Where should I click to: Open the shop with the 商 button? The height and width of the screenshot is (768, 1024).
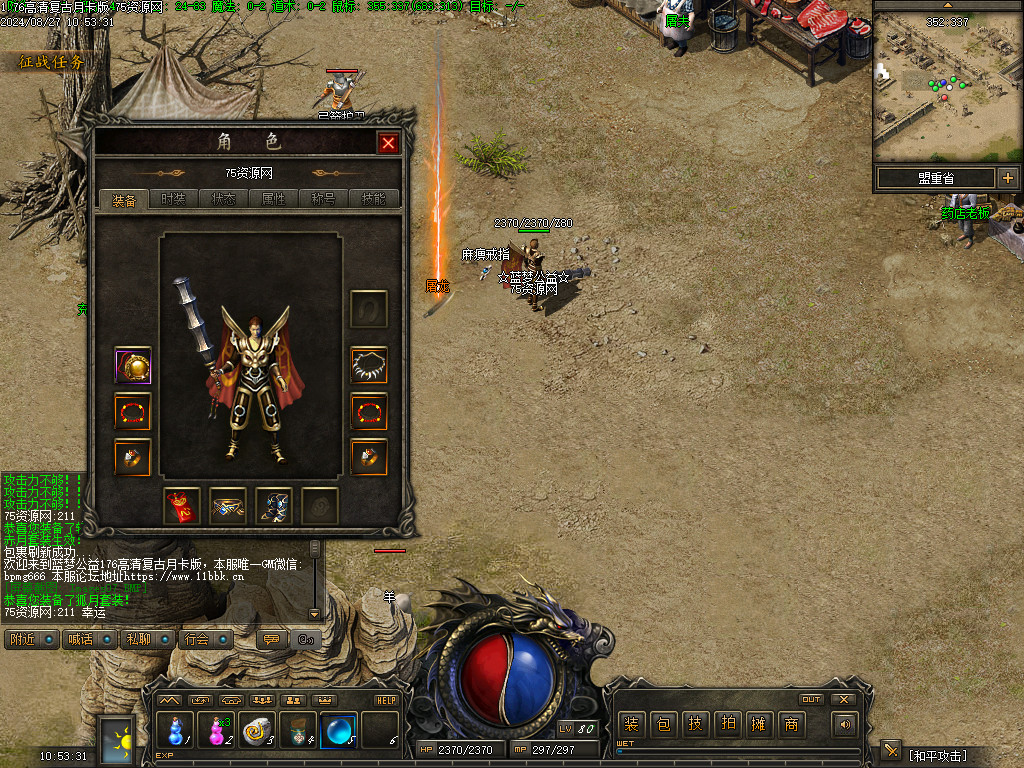click(791, 724)
